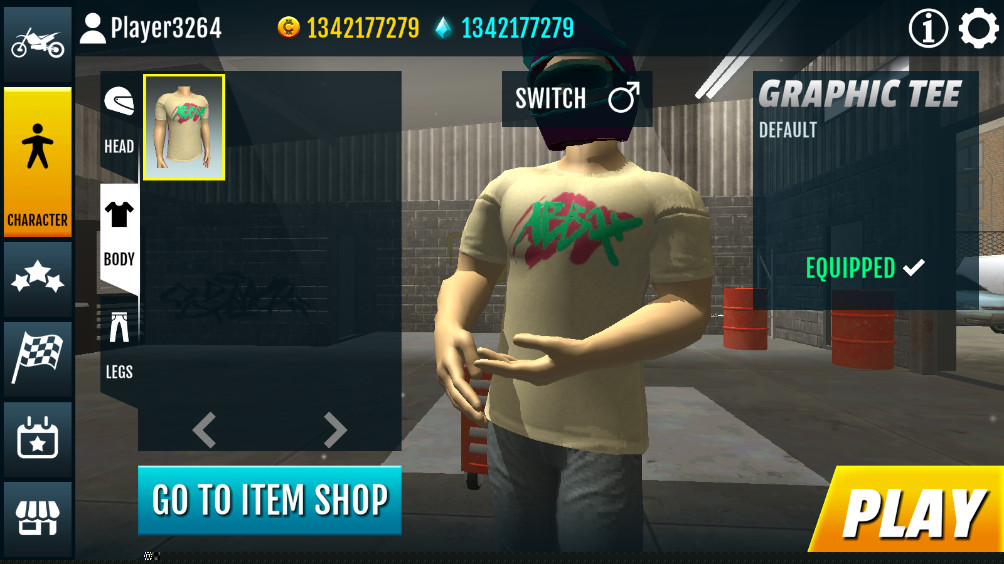Image resolution: width=1004 pixels, height=564 pixels.
Task: Start the game with the PLAY button
Action: [912, 513]
